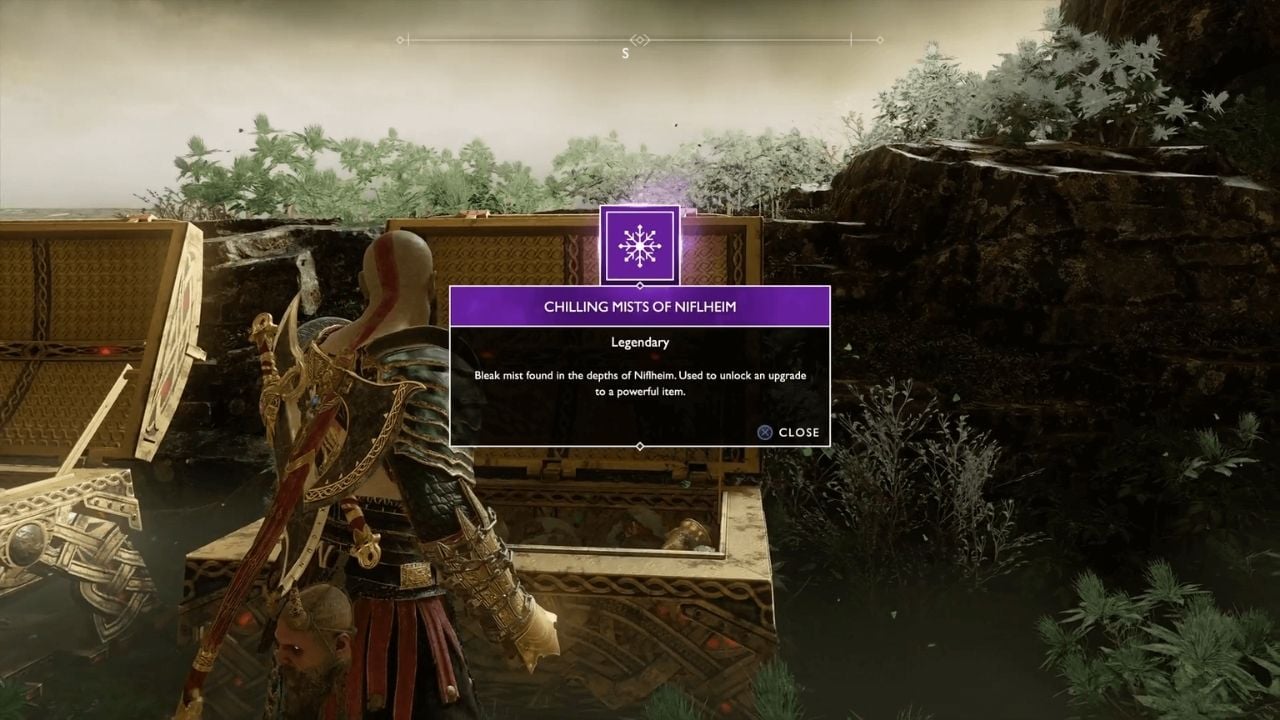1280x720 pixels.
Task: Close the Chilling Mists of Niflheim popup
Action: tap(789, 432)
